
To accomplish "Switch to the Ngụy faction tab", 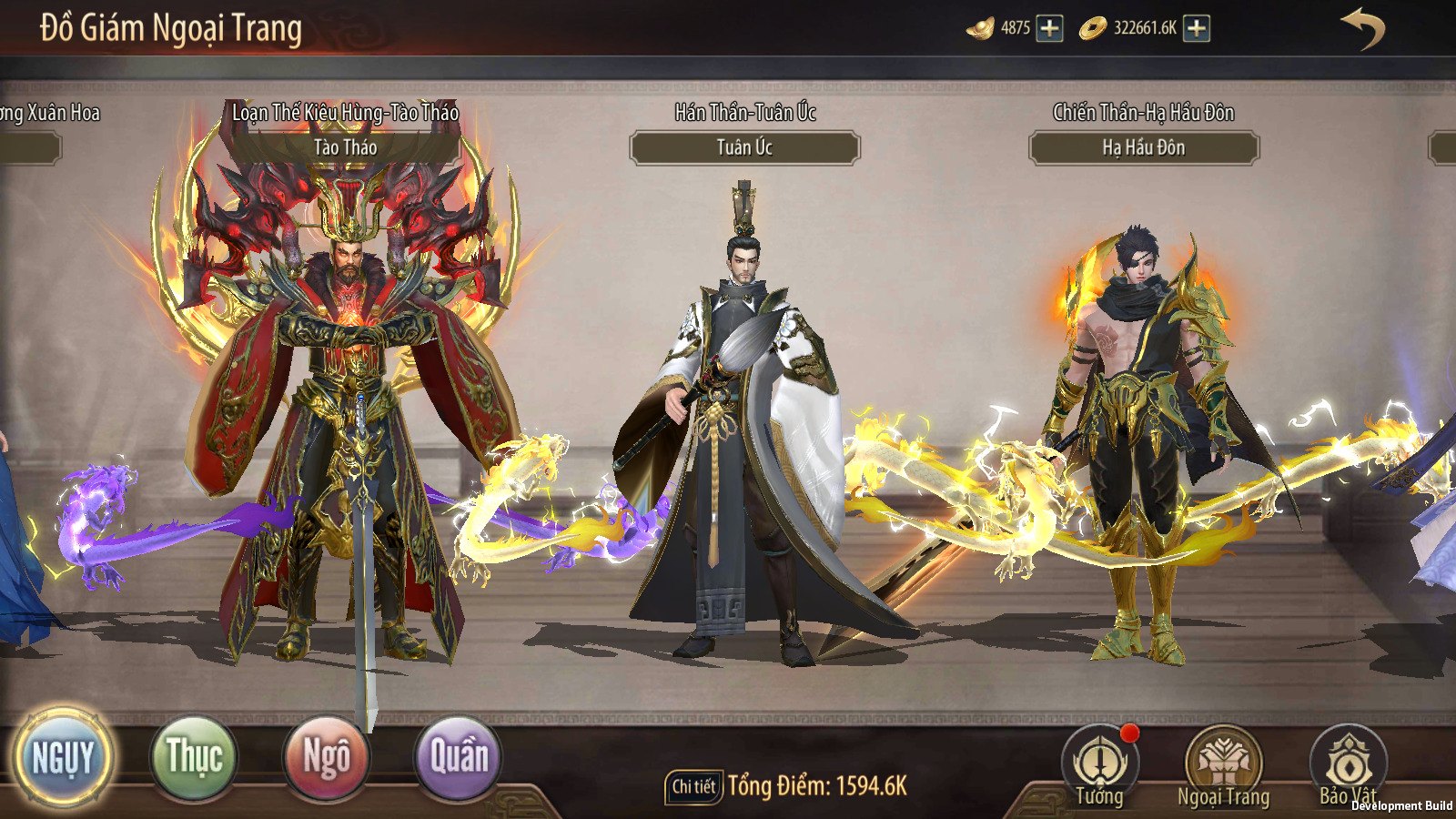I will 63,757.
